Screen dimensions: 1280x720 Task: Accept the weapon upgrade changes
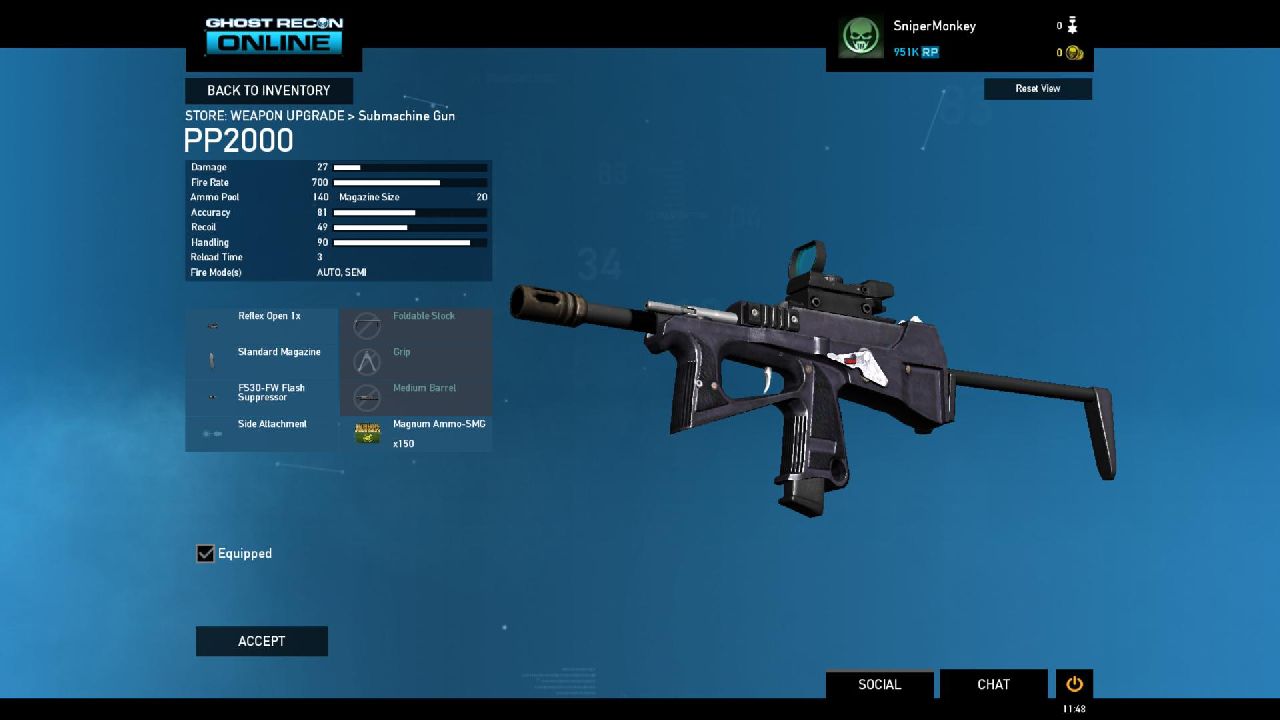(262, 641)
